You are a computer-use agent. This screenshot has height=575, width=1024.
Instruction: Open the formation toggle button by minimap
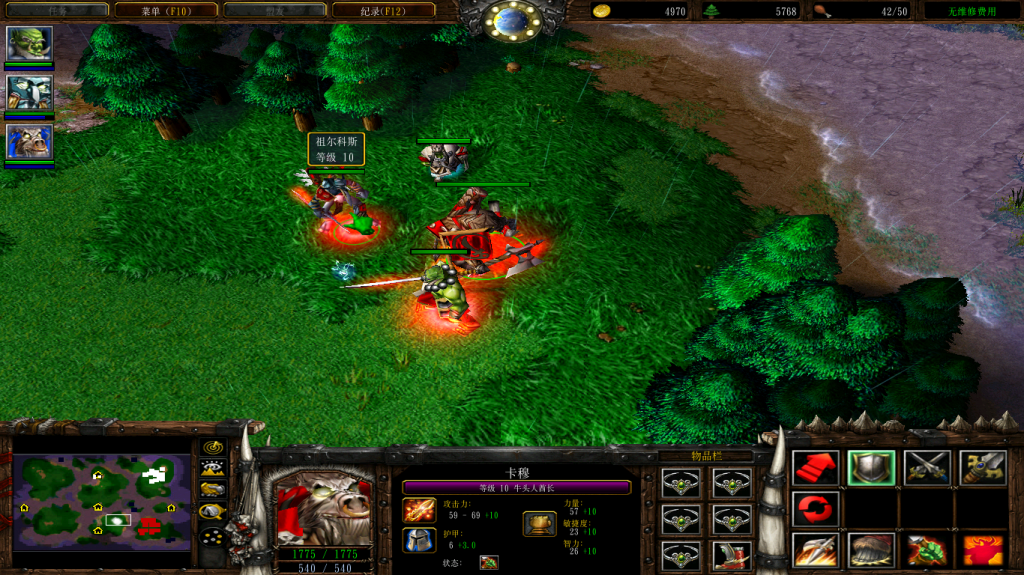(212, 534)
